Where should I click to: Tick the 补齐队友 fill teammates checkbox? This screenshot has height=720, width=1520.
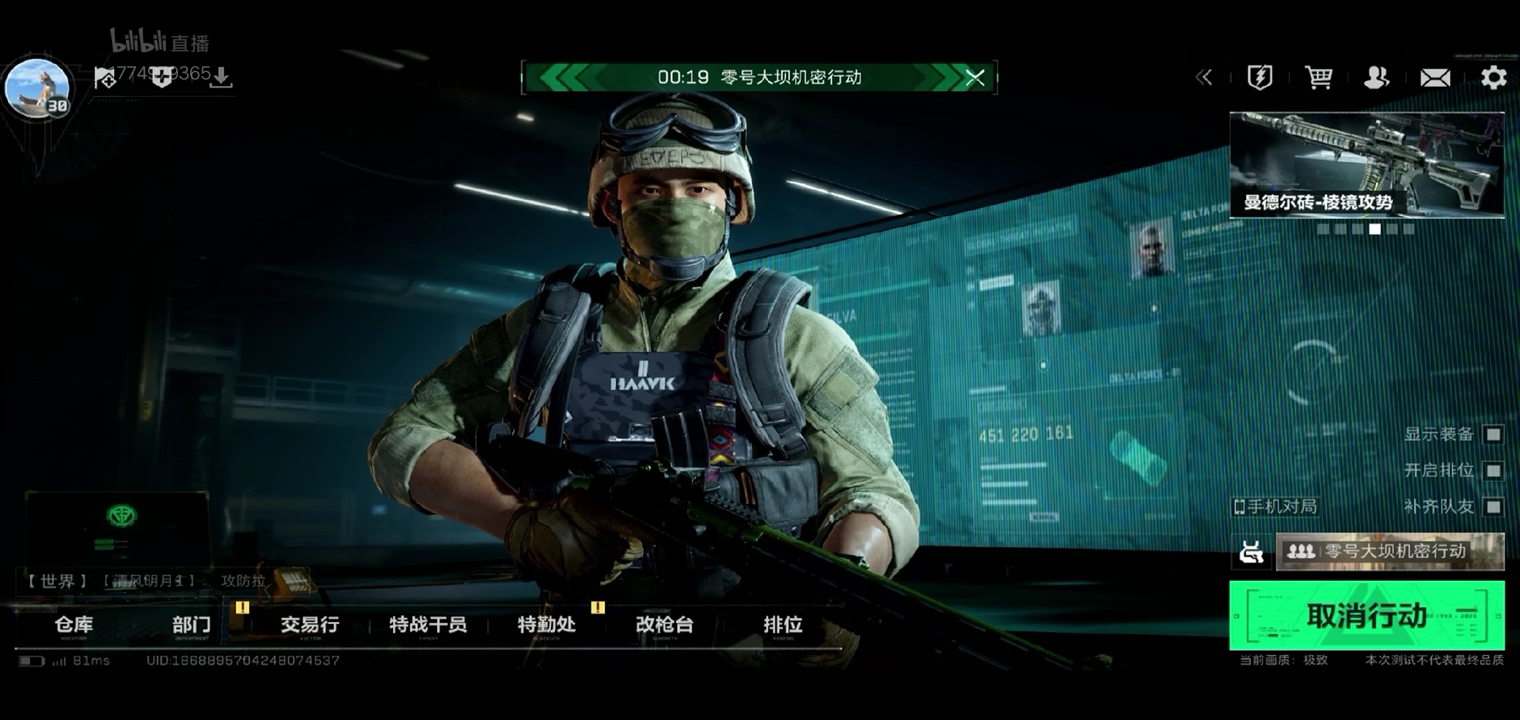pyautogui.click(x=1492, y=507)
